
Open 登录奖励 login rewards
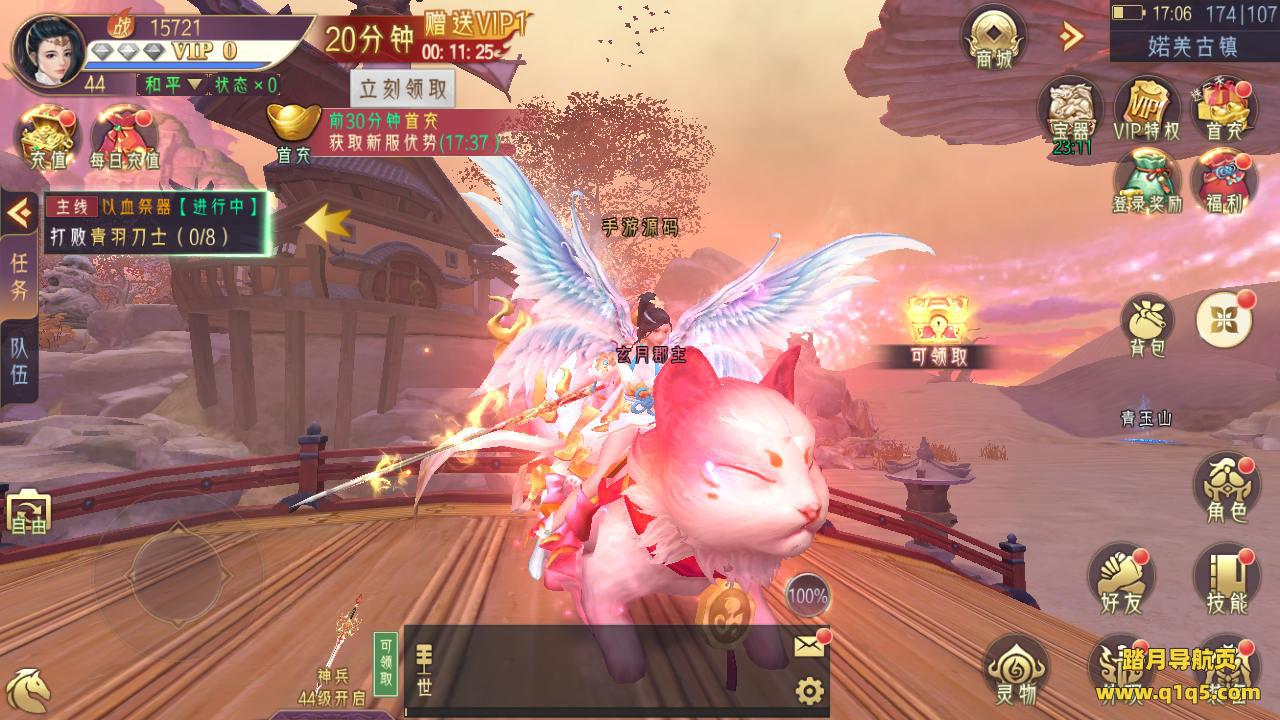pyautogui.click(x=1146, y=182)
